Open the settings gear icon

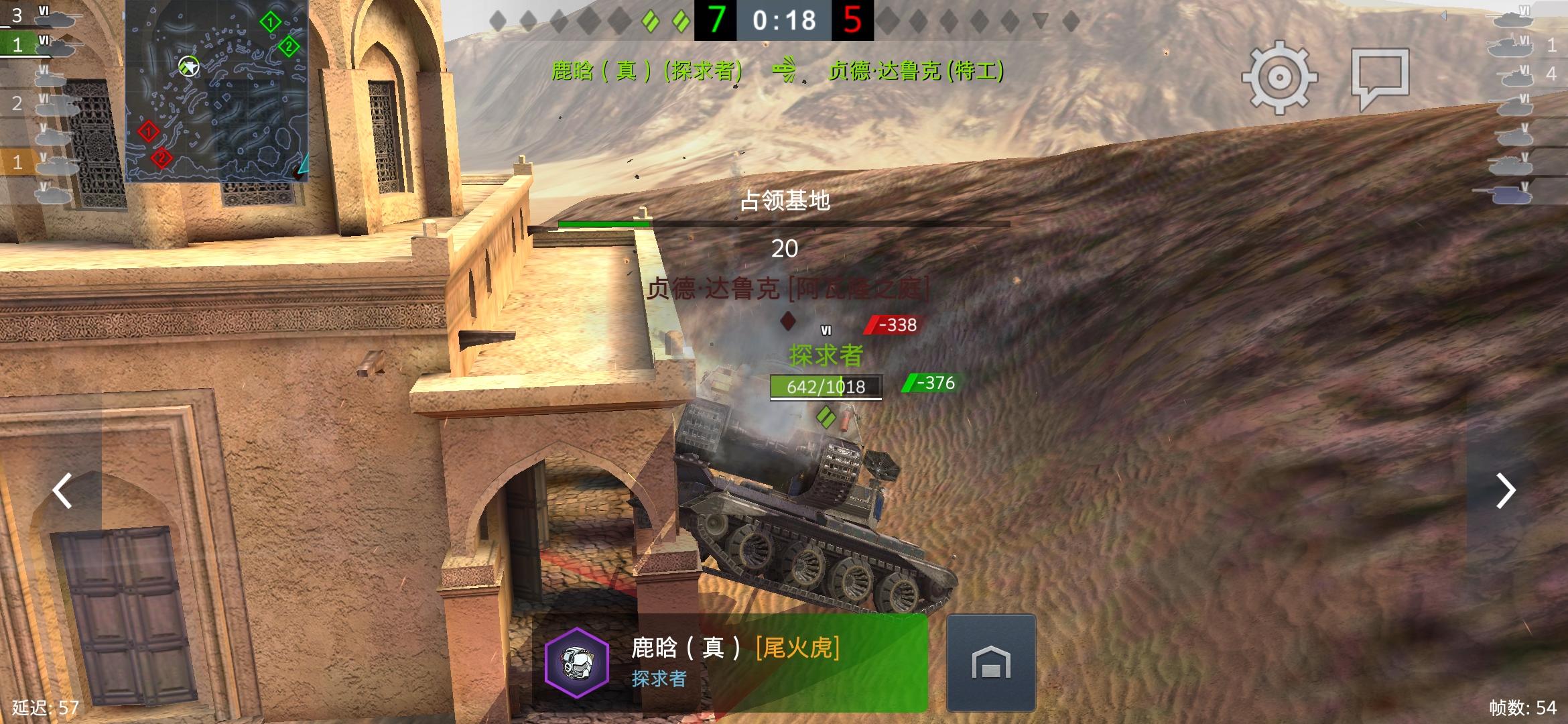point(1279,77)
